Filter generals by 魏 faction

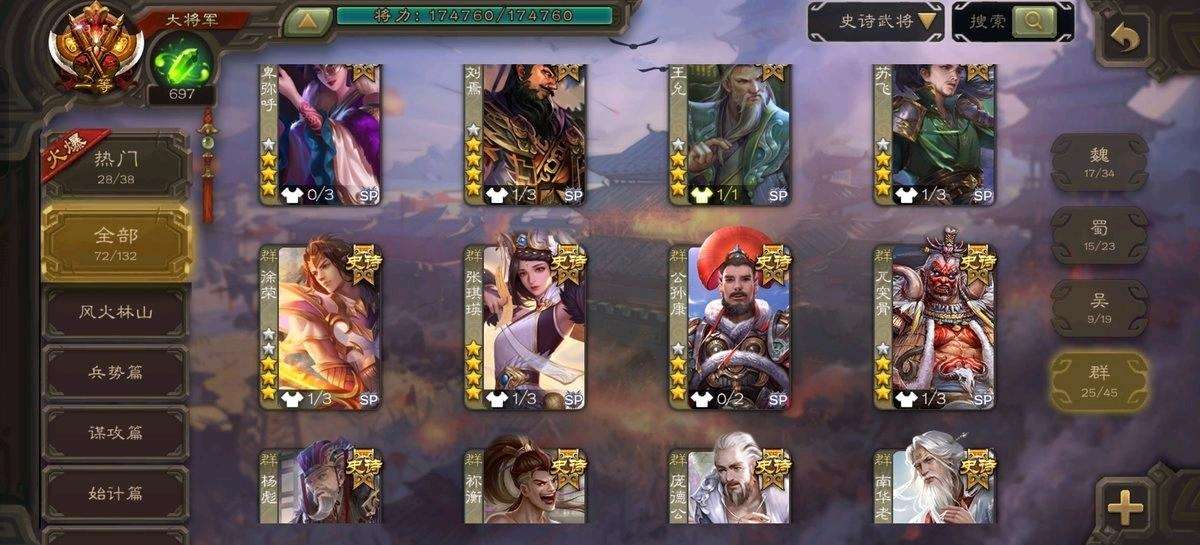pyautogui.click(x=1098, y=162)
